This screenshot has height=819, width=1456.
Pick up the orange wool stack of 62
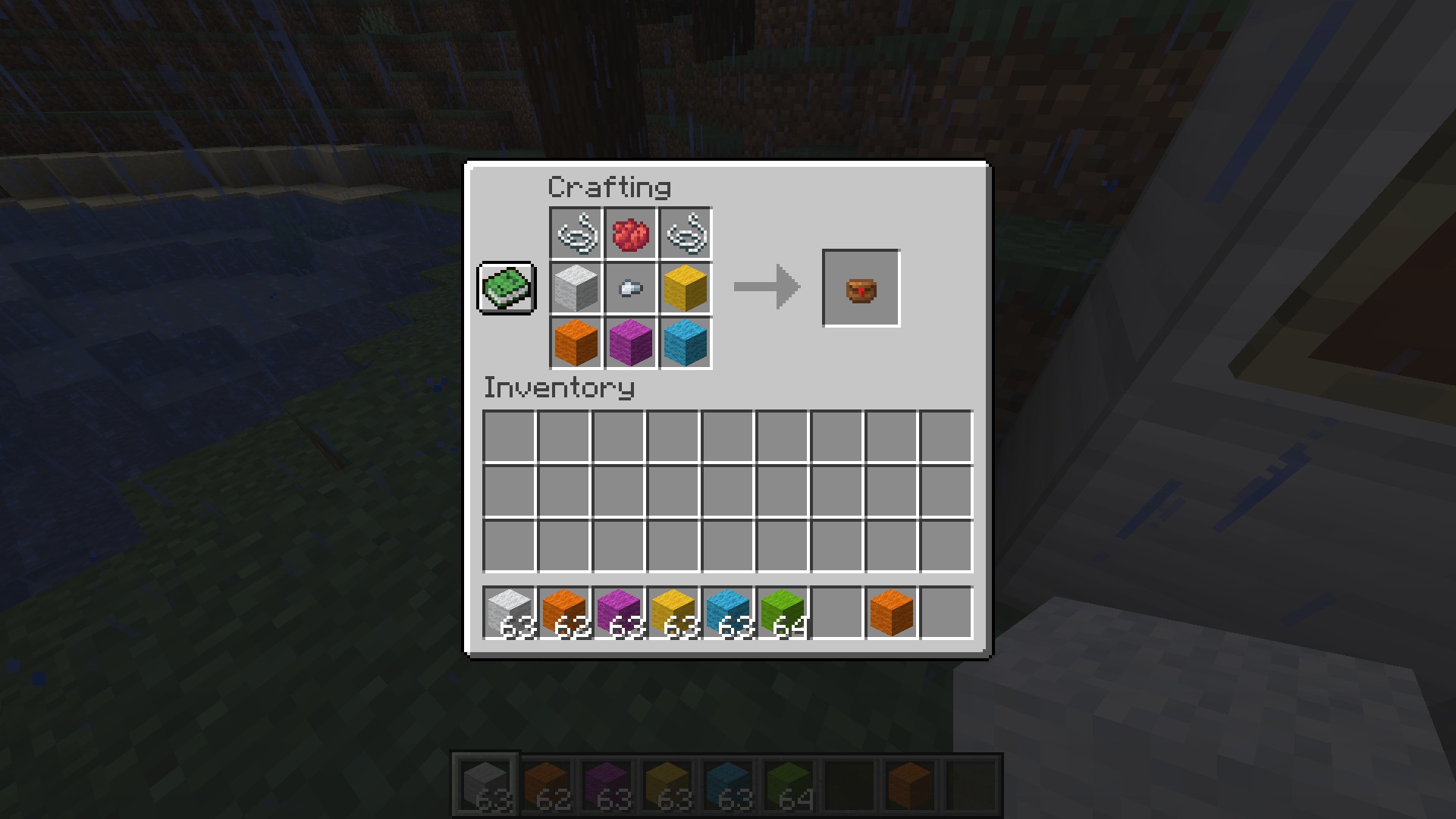coord(564,613)
